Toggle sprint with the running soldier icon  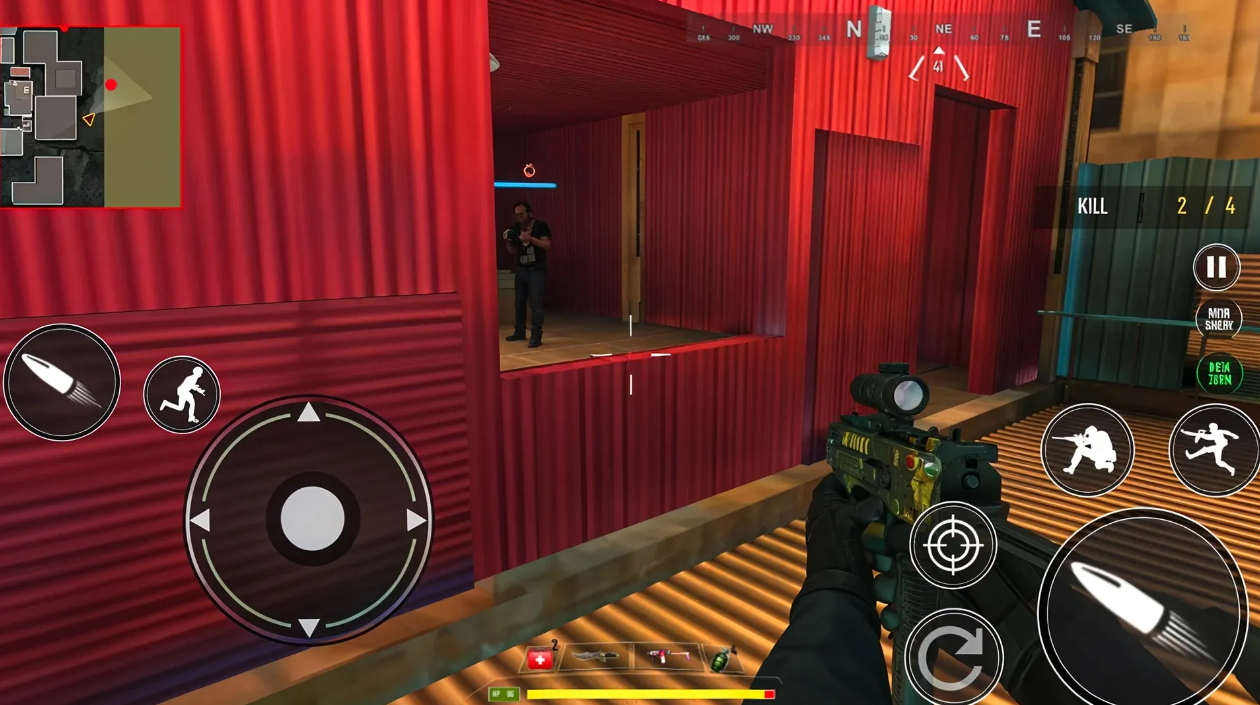[x=182, y=394]
